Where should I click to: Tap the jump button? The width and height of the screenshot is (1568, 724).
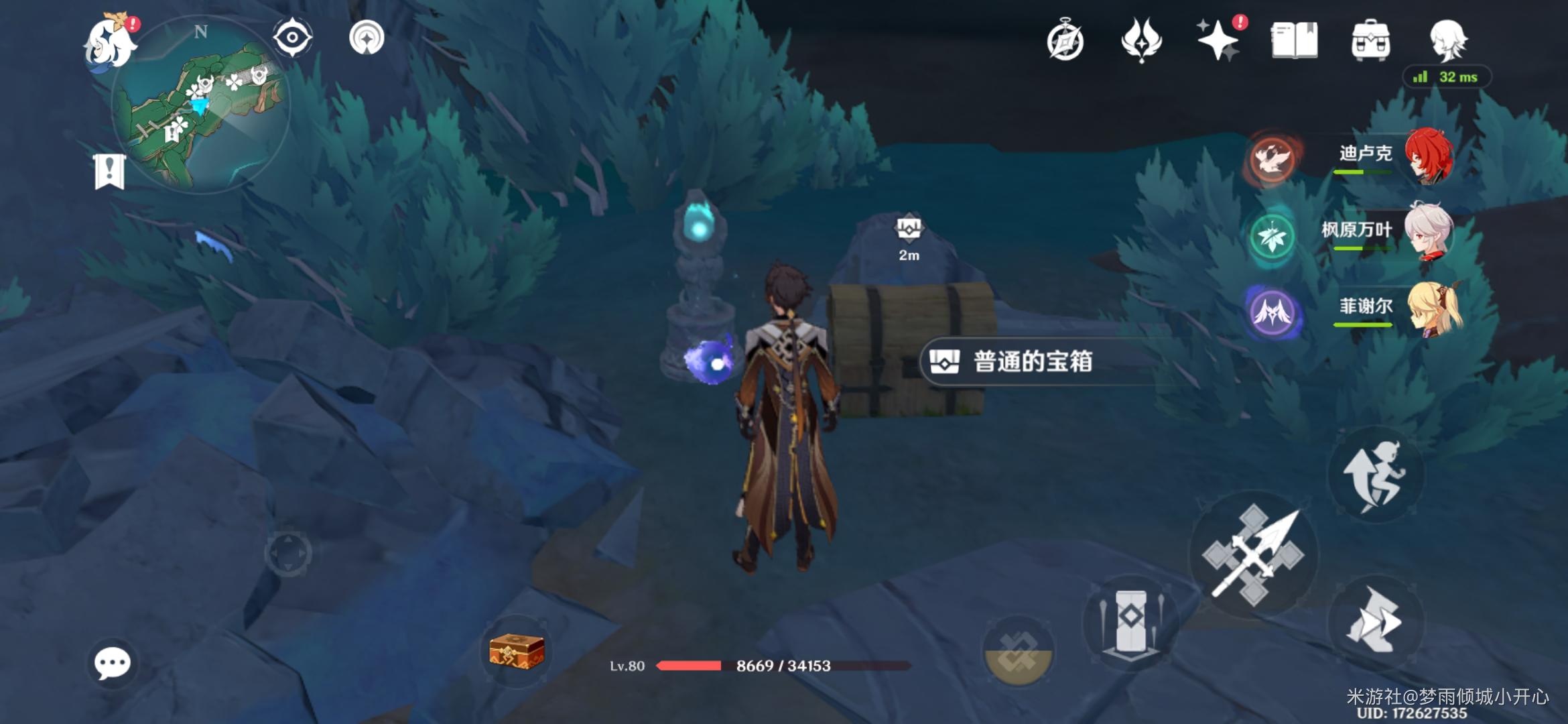tap(1376, 476)
